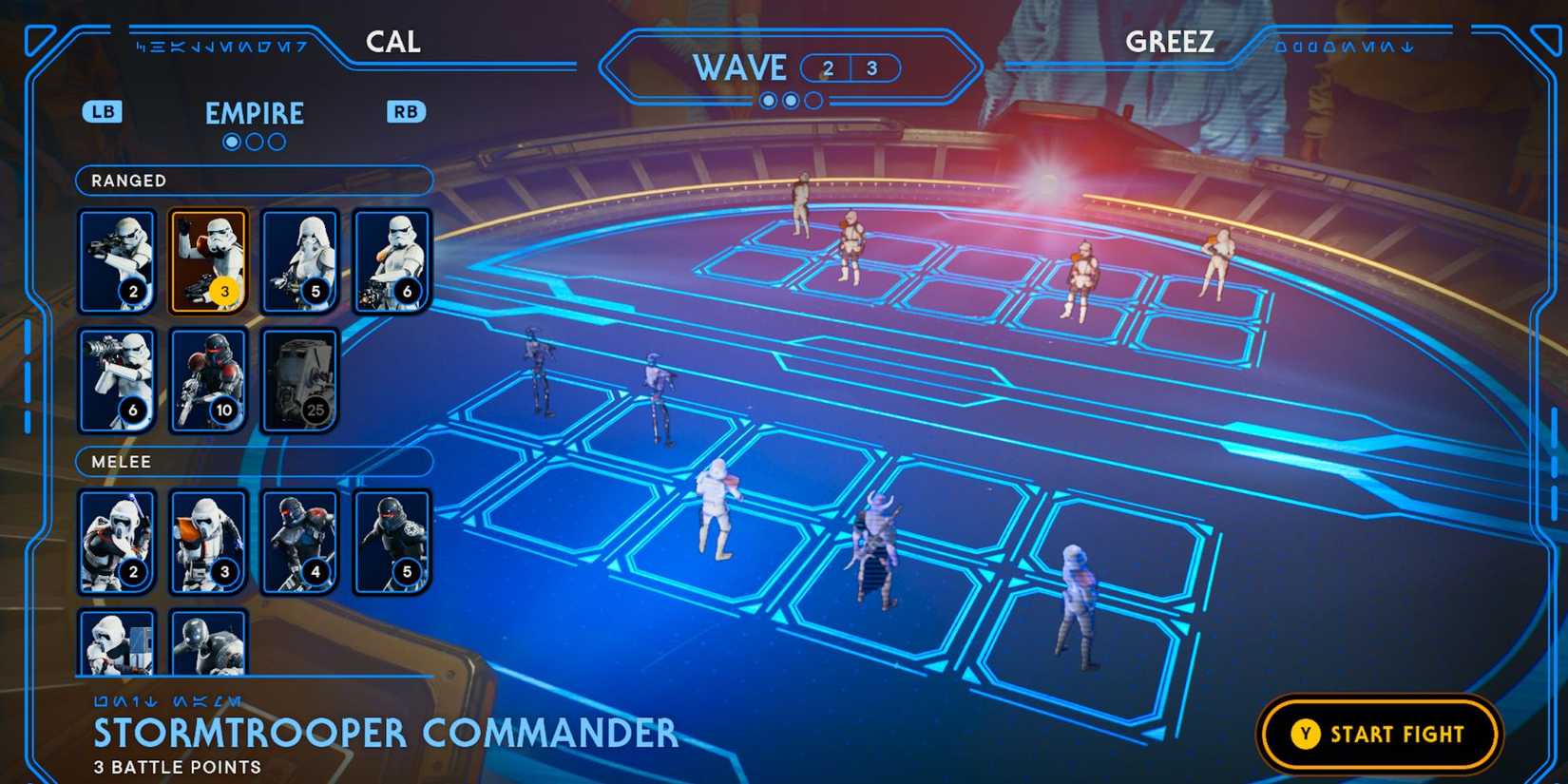Screen dimensions: 1568x784
Task: Choose the 25-point AT-ST walker unit
Action: coord(299,380)
